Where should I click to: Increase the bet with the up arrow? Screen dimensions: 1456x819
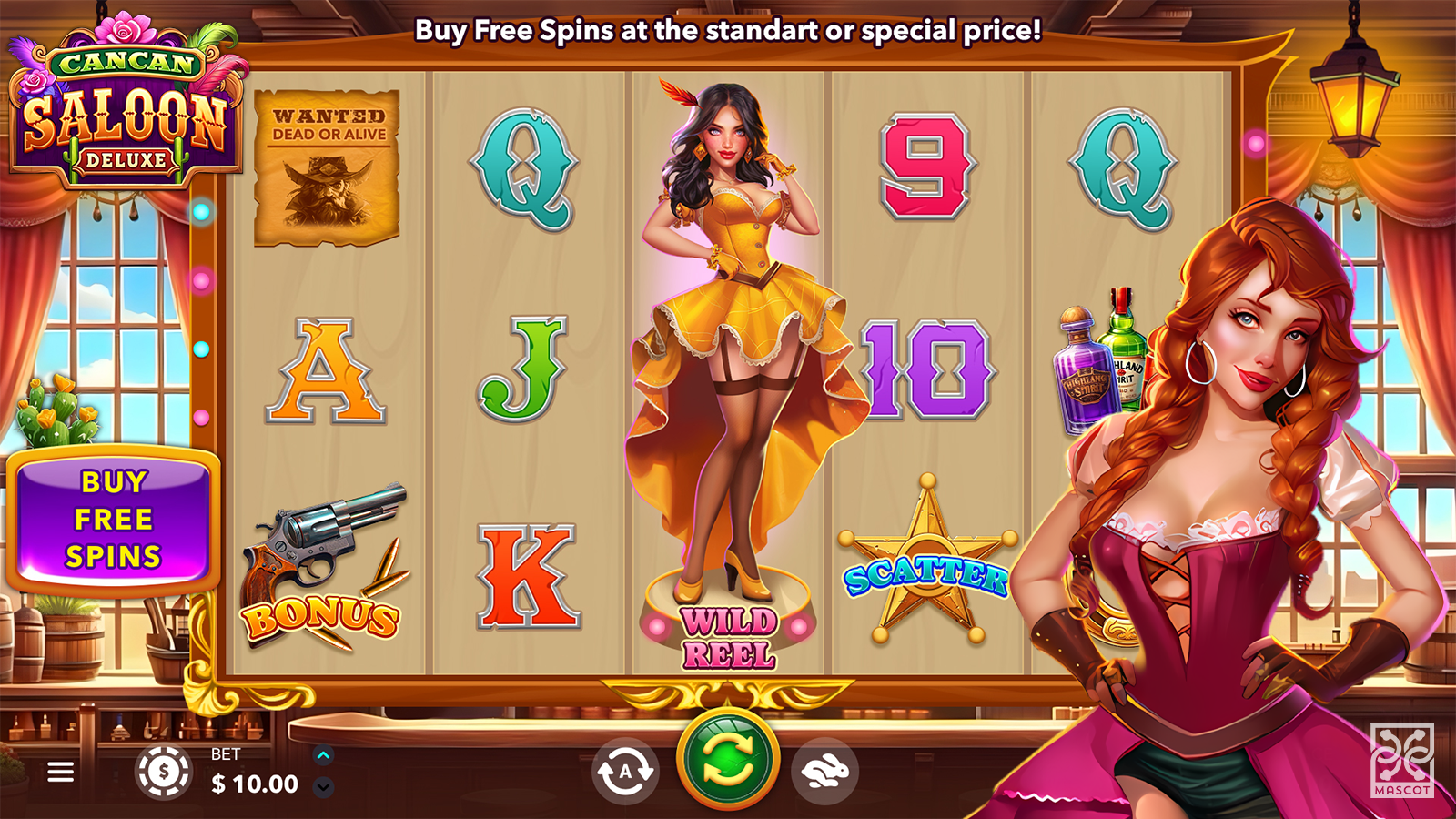(x=323, y=754)
